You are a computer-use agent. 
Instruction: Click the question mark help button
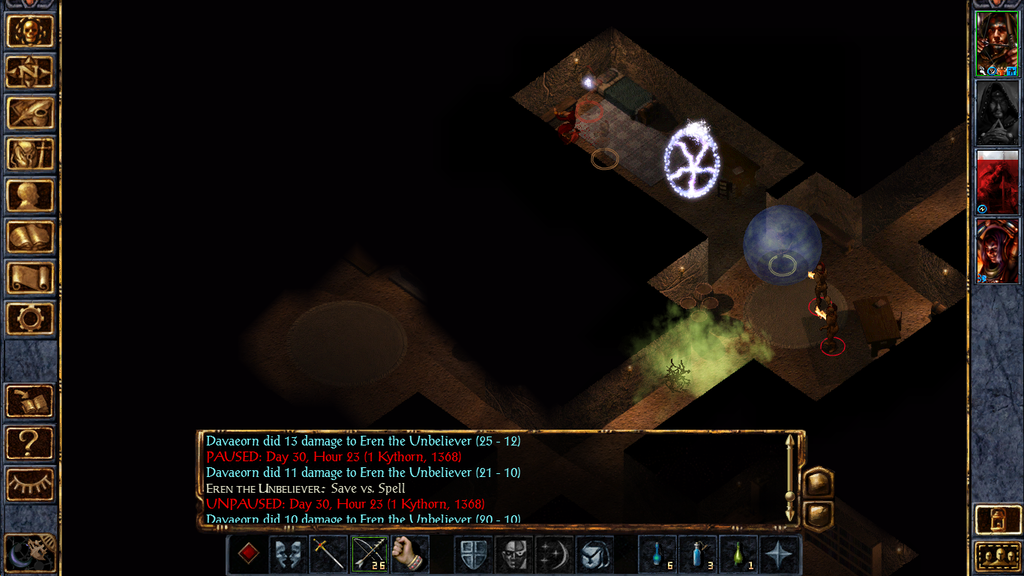30,442
